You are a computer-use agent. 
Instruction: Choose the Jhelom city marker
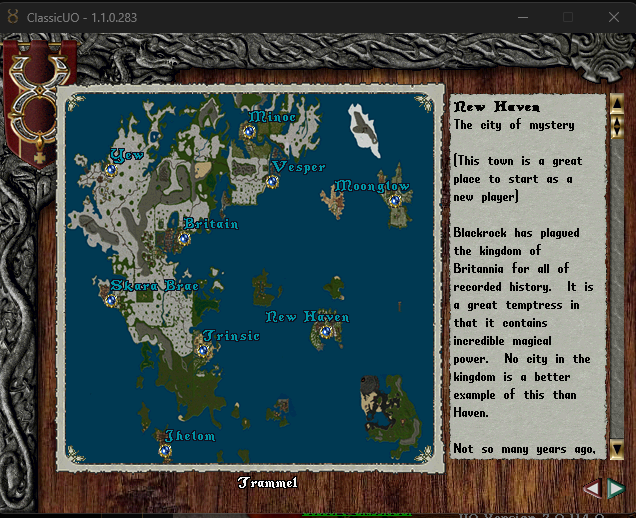click(165, 450)
